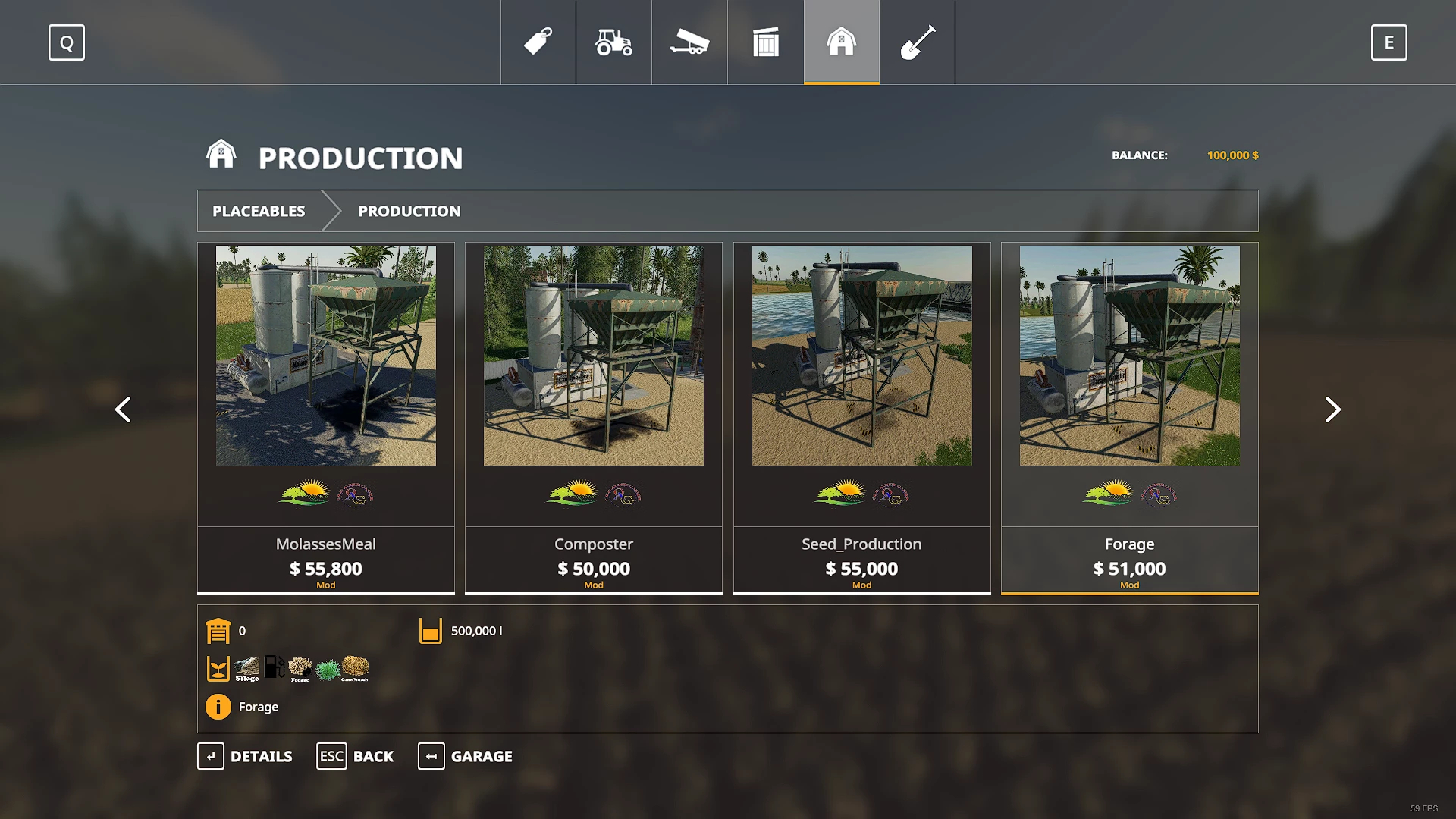Open the price tag shop category tab
Screen dimensions: 1456x819
538,42
